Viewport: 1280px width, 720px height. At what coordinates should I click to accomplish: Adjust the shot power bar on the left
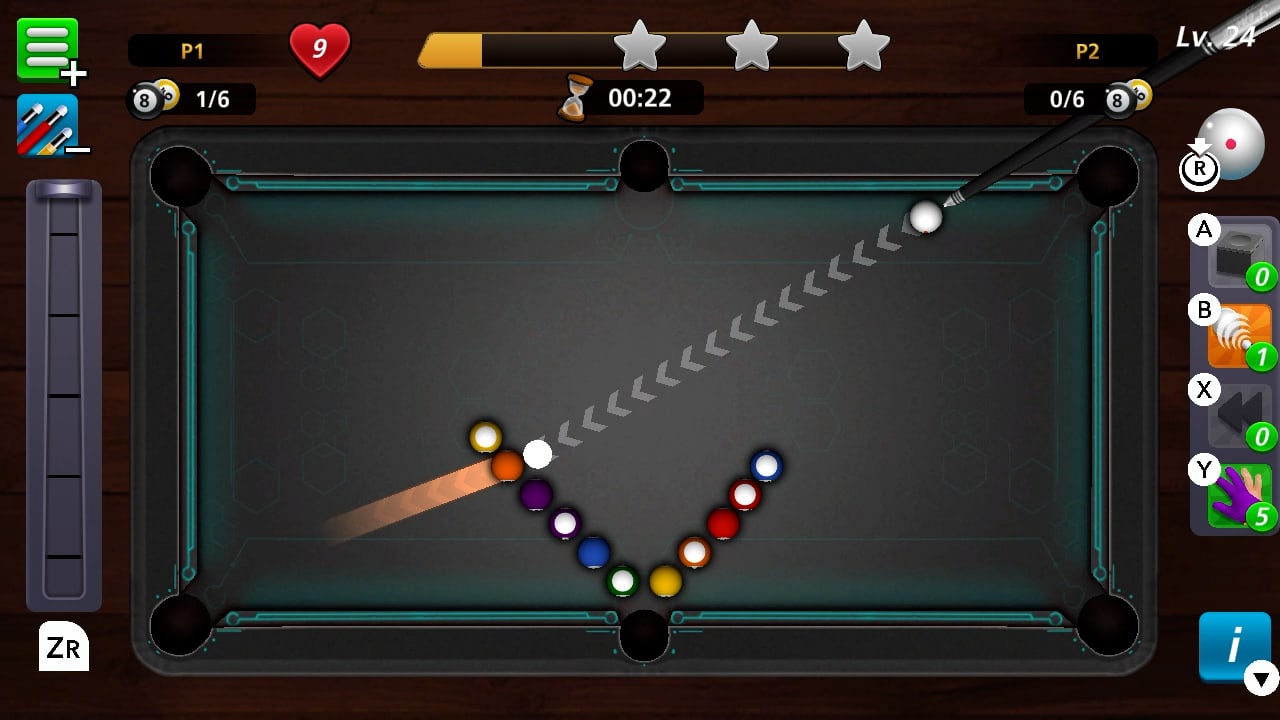point(62,400)
